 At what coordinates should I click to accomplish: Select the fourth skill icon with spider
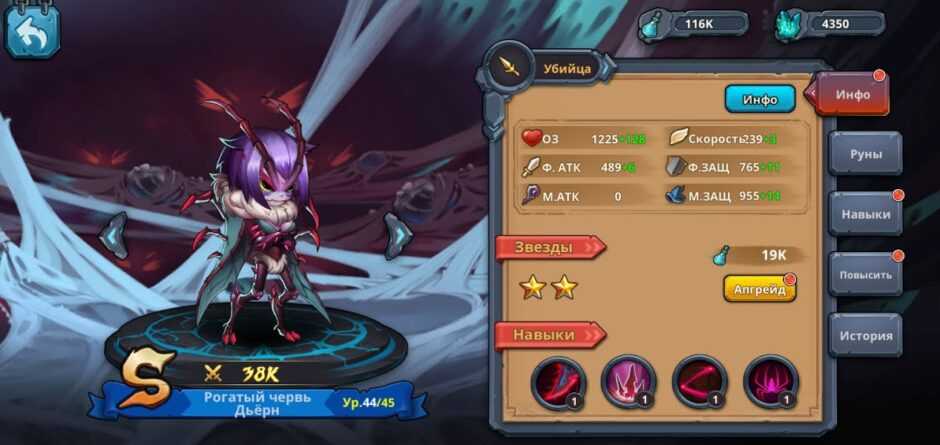(770, 381)
